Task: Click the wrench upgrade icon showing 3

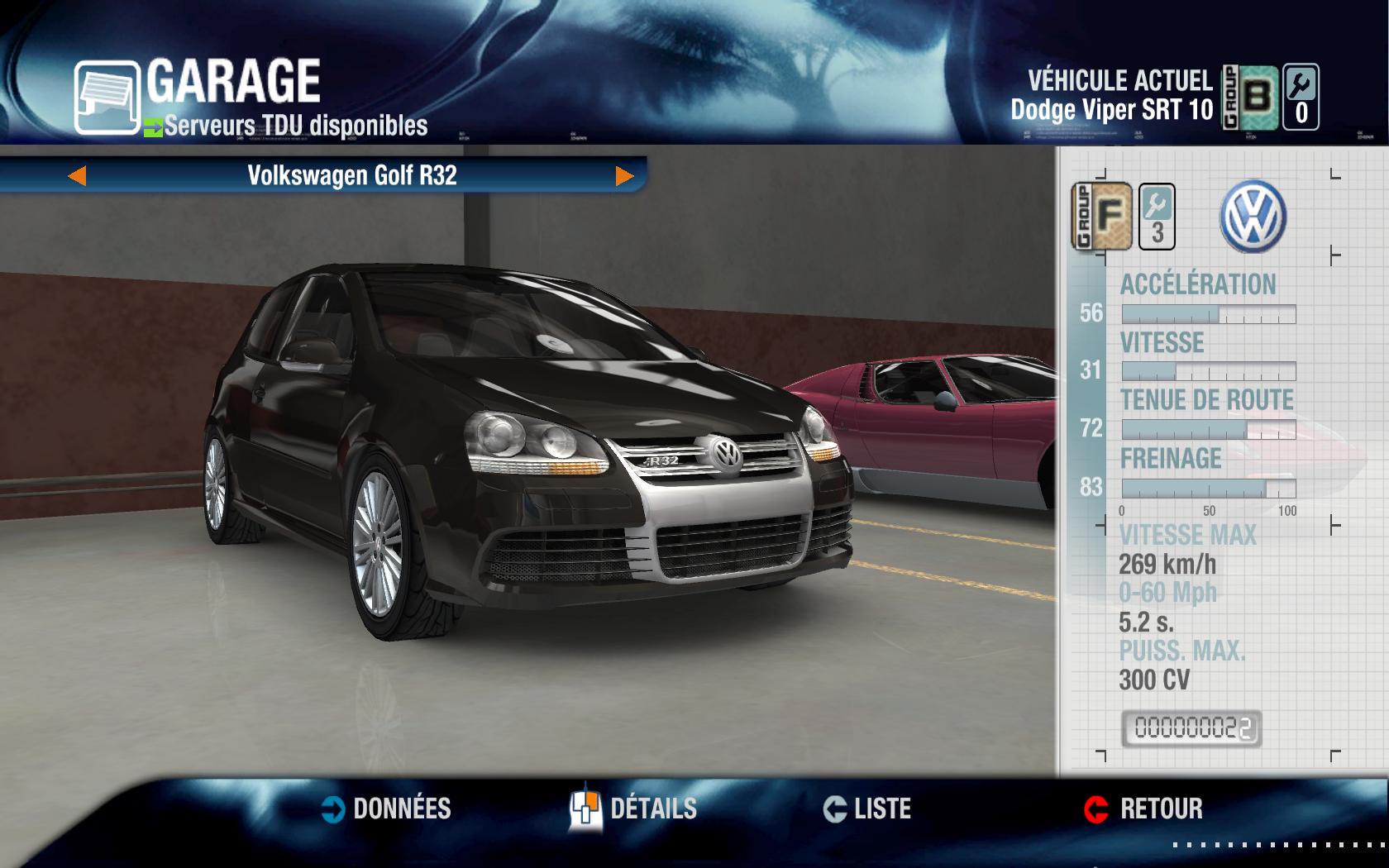Action: (1156, 217)
